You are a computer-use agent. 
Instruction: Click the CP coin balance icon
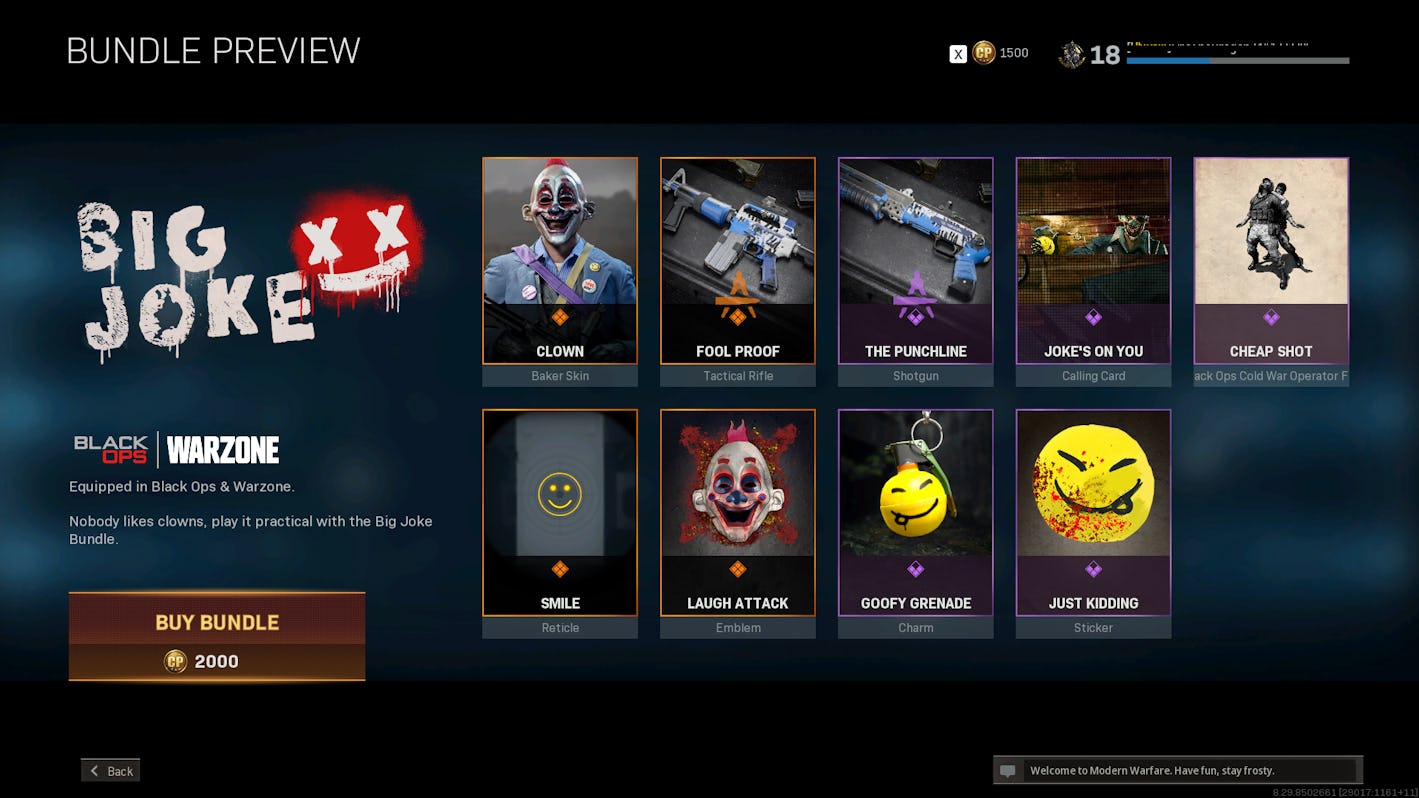pyautogui.click(x=983, y=52)
